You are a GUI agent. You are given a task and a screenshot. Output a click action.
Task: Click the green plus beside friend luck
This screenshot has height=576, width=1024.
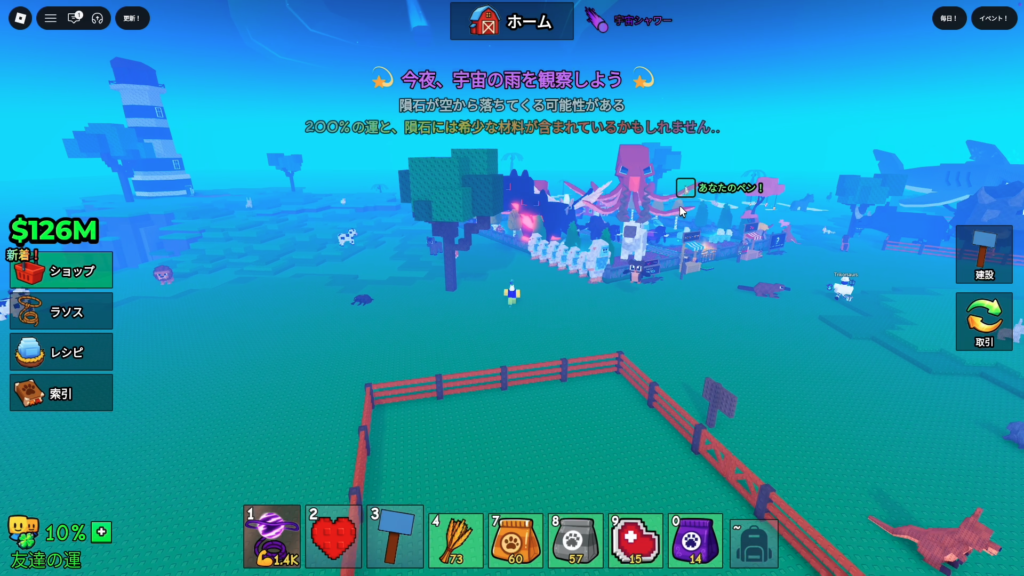pyautogui.click(x=101, y=532)
